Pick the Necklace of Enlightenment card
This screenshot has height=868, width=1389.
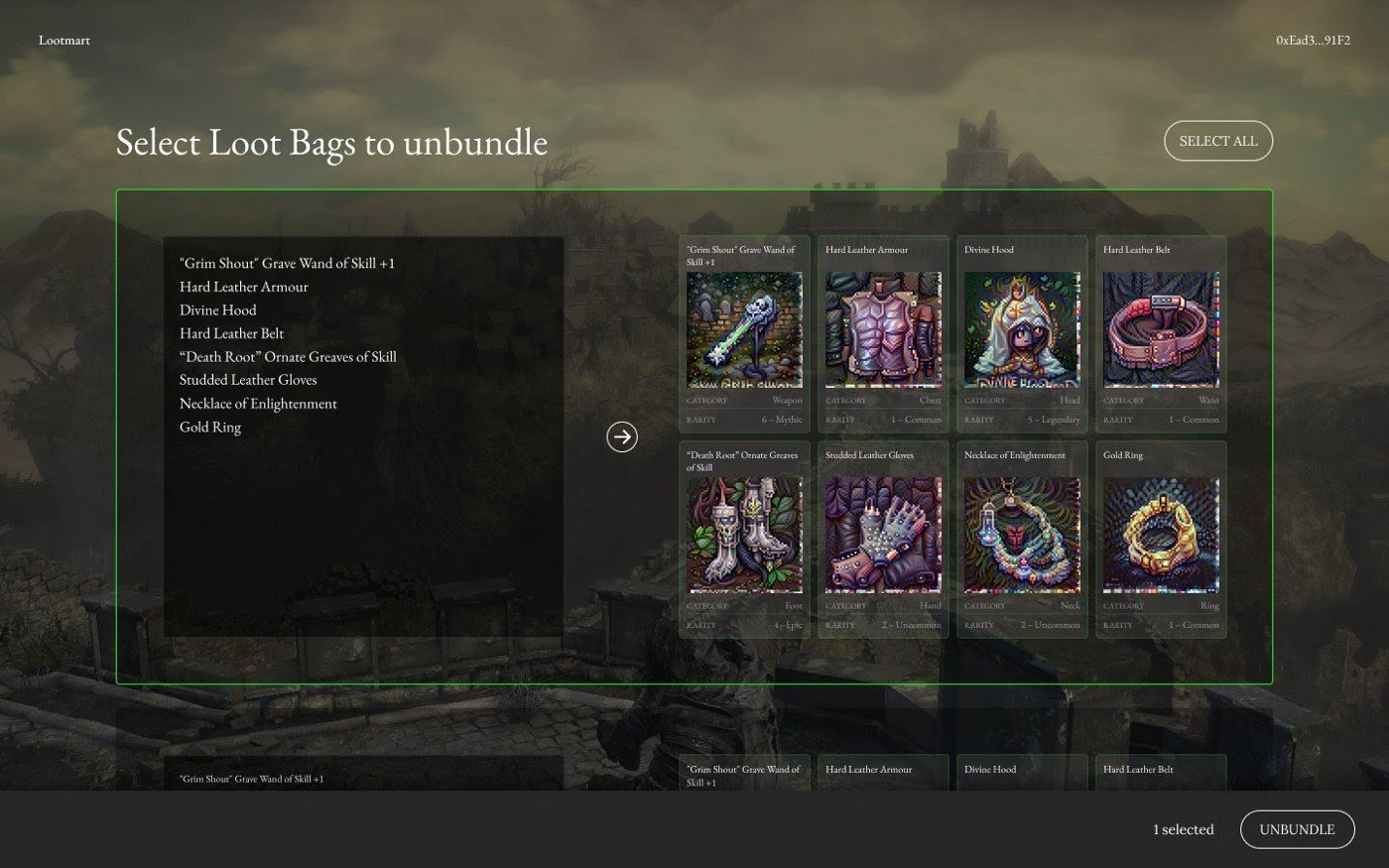click(1022, 538)
